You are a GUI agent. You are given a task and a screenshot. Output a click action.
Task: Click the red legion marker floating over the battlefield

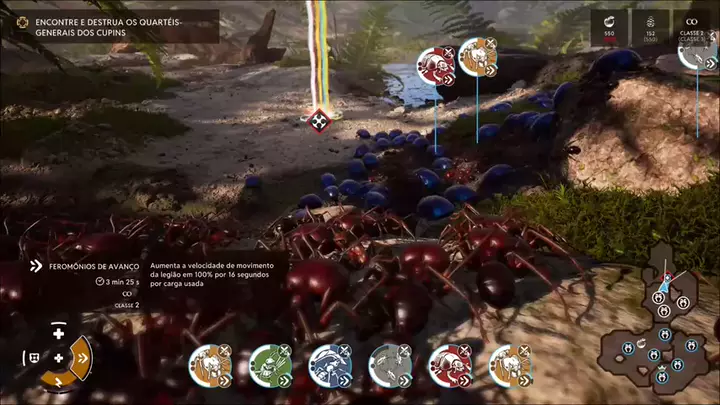(x=436, y=65)
